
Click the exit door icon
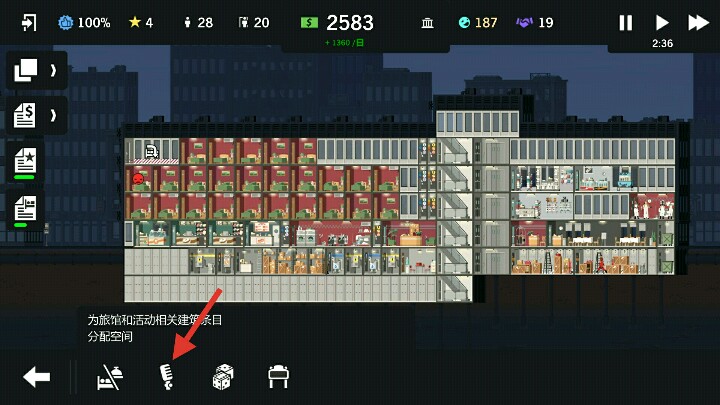click(x=28, y=22)
